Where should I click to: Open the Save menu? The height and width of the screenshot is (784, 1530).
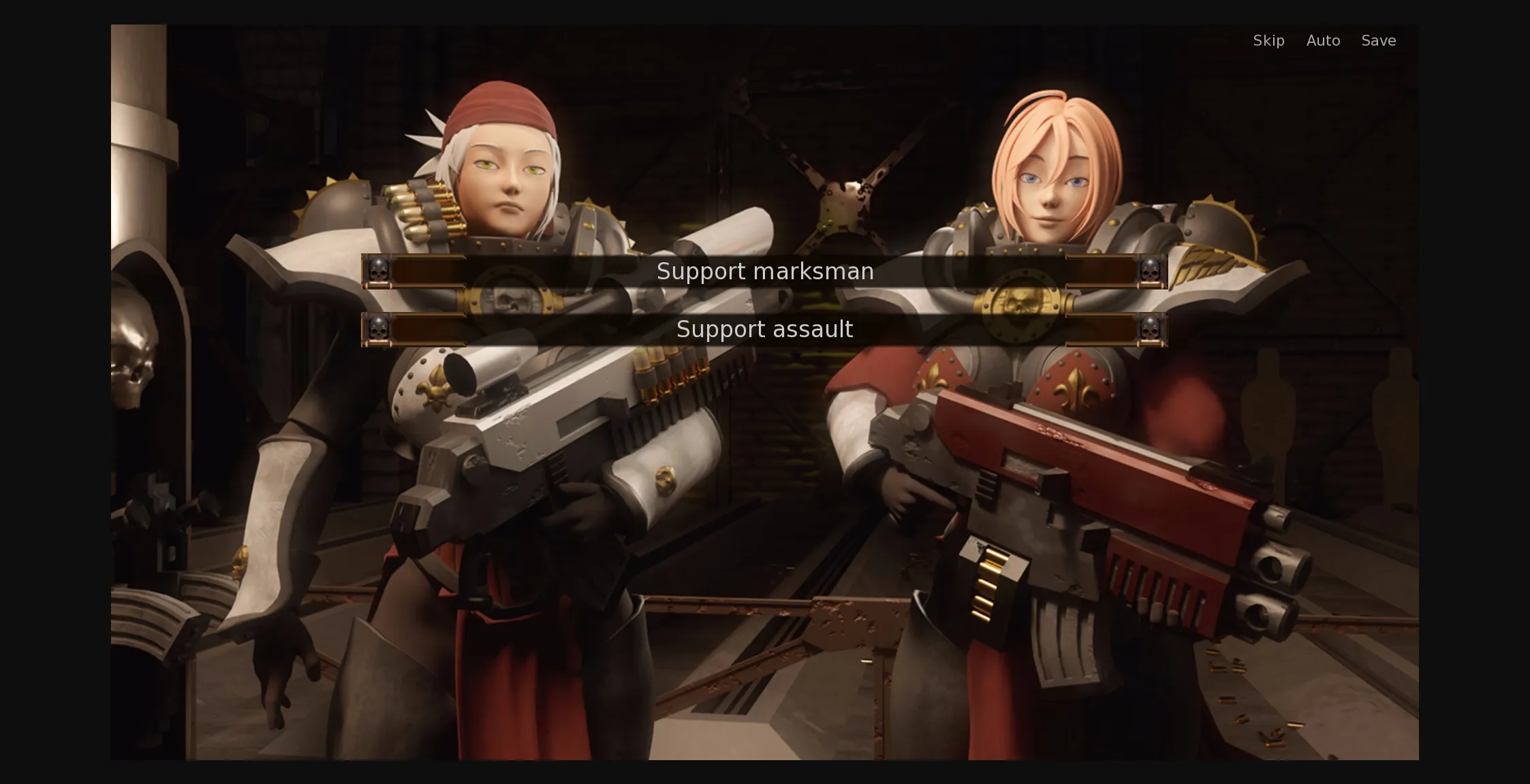(x=1378, y=41)
